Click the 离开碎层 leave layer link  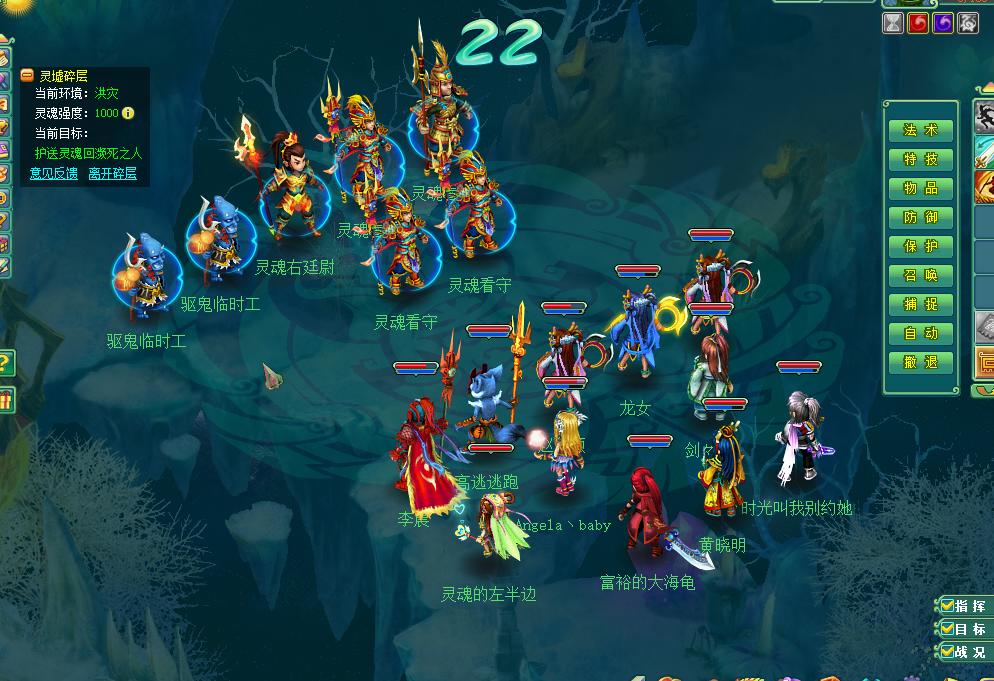pyautogui.click(x=112, y=173)
